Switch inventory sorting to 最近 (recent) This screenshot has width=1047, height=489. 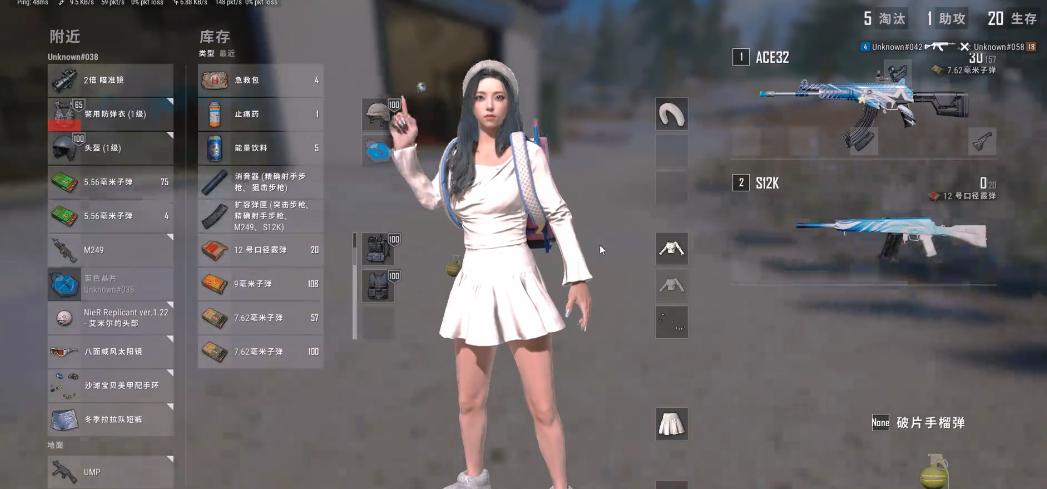[227, 53]
